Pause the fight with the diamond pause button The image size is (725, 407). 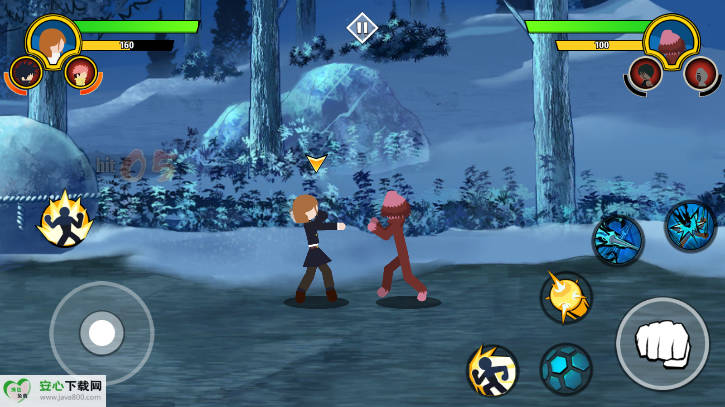362,27
